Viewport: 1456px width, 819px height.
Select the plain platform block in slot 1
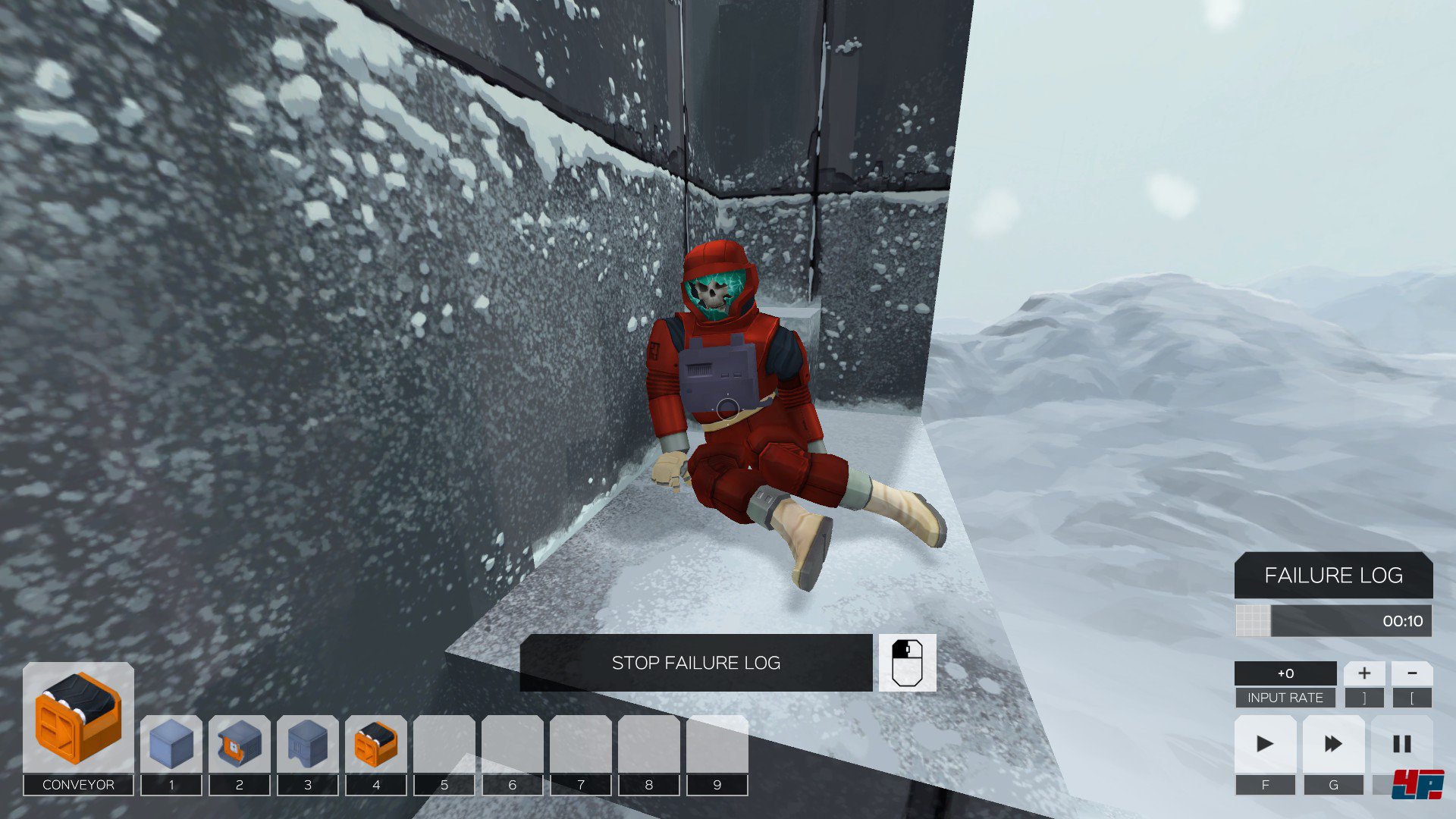(171, 744)
